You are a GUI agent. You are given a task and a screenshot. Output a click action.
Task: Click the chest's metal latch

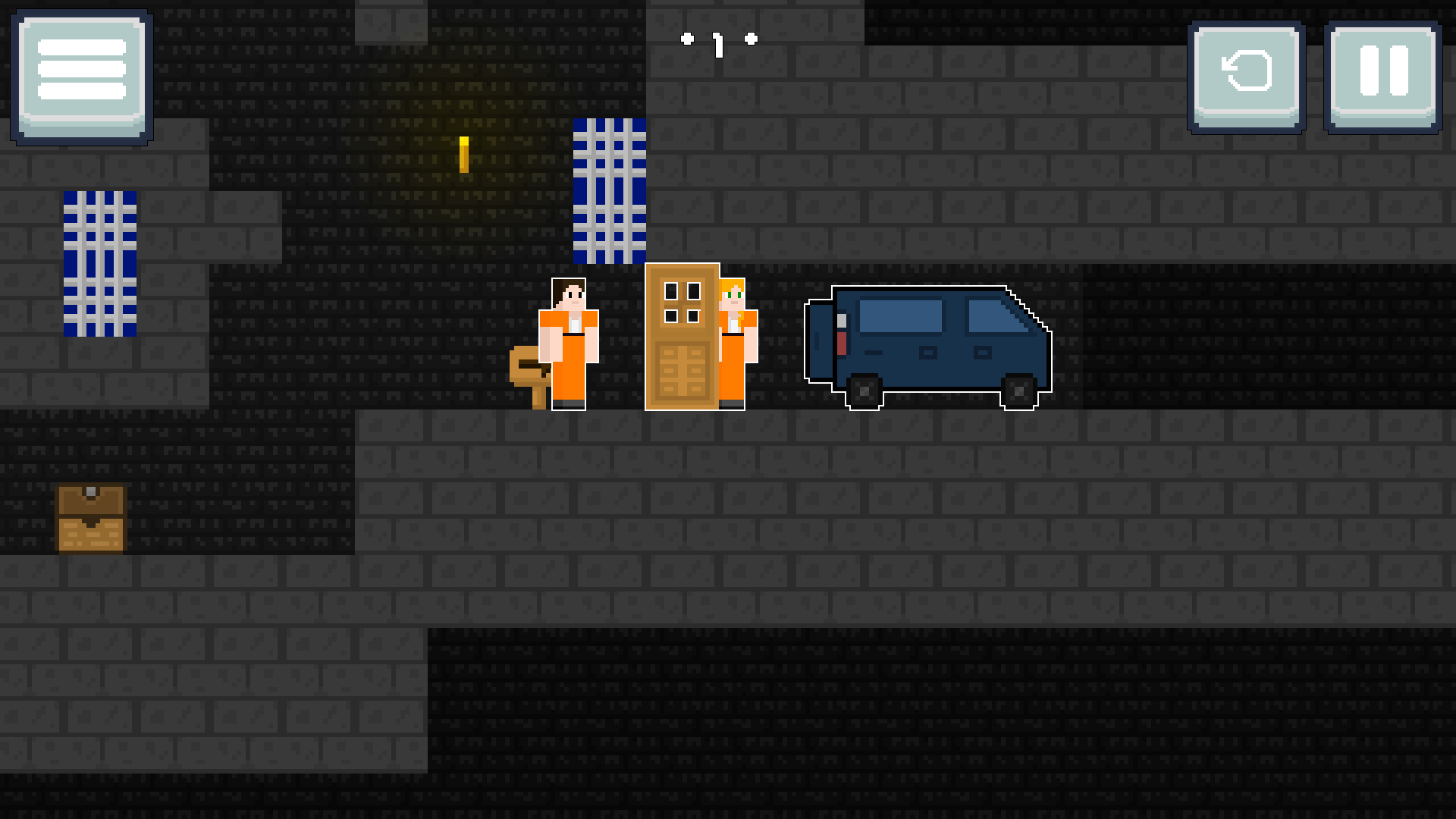coord(91,493)
